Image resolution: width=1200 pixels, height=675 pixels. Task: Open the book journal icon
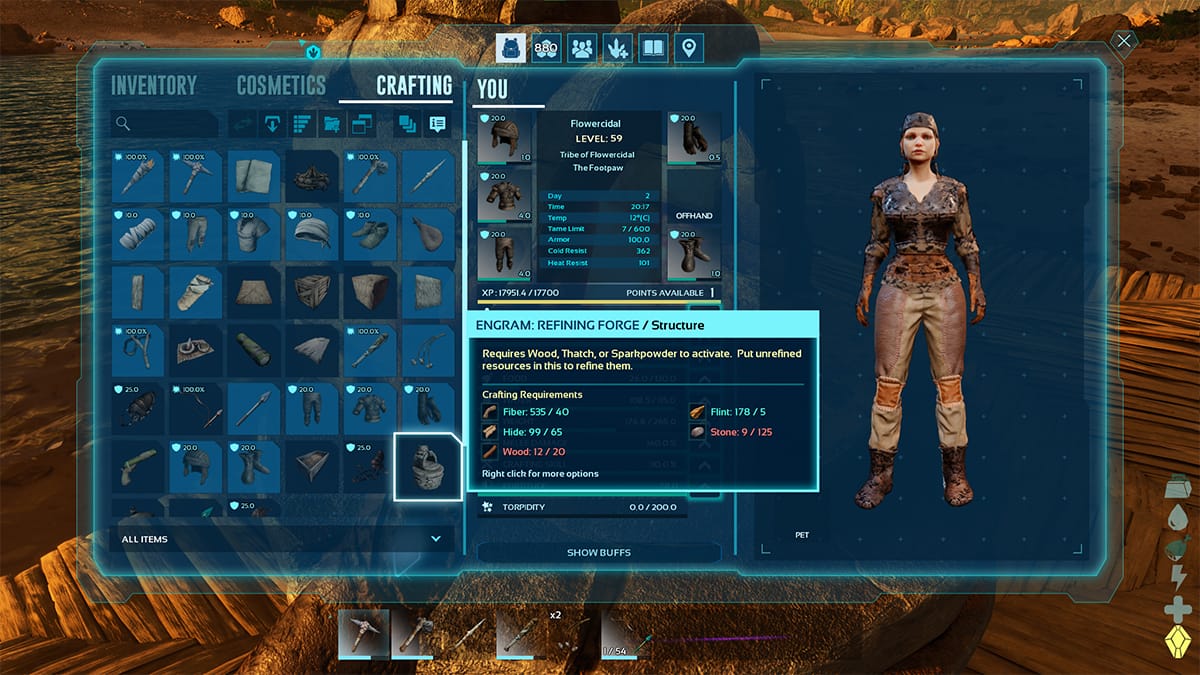[x=653, y=48]
